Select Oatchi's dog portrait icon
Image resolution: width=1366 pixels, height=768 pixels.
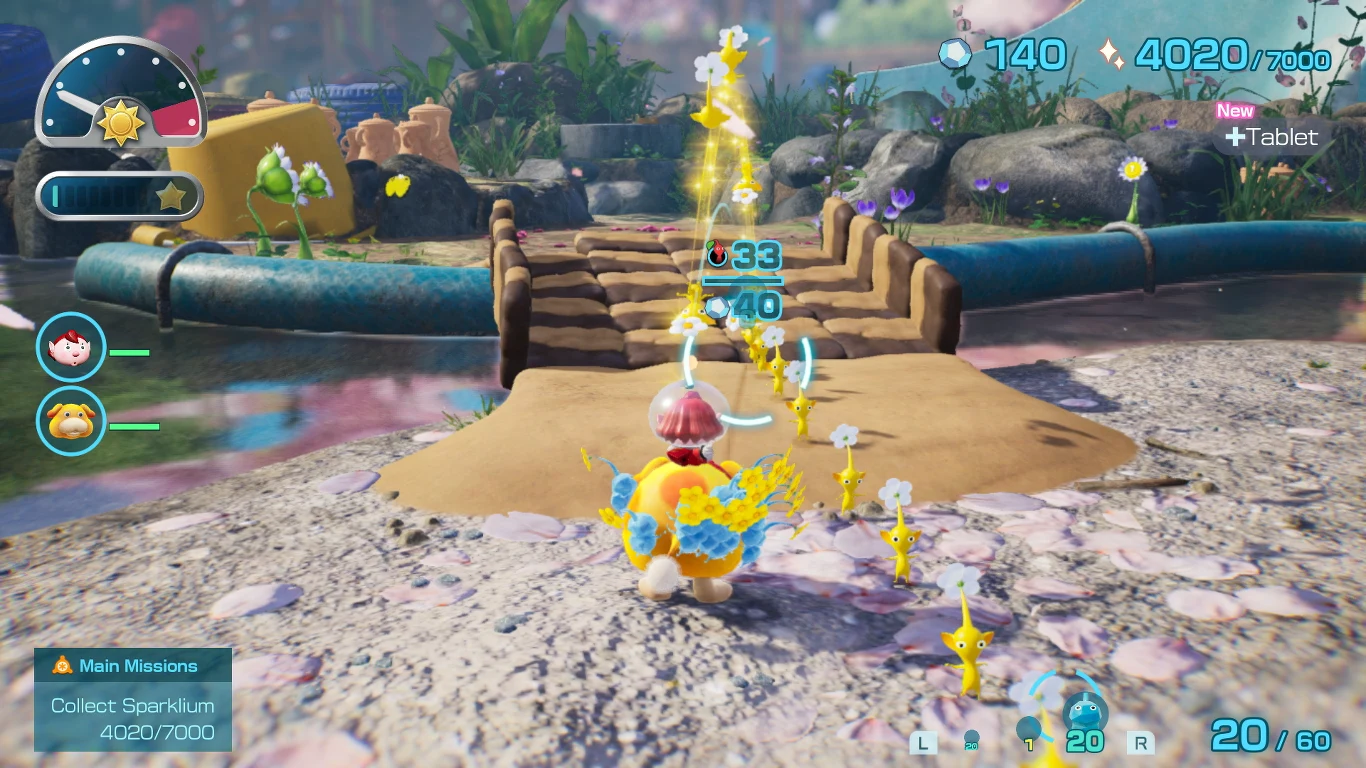70,422
